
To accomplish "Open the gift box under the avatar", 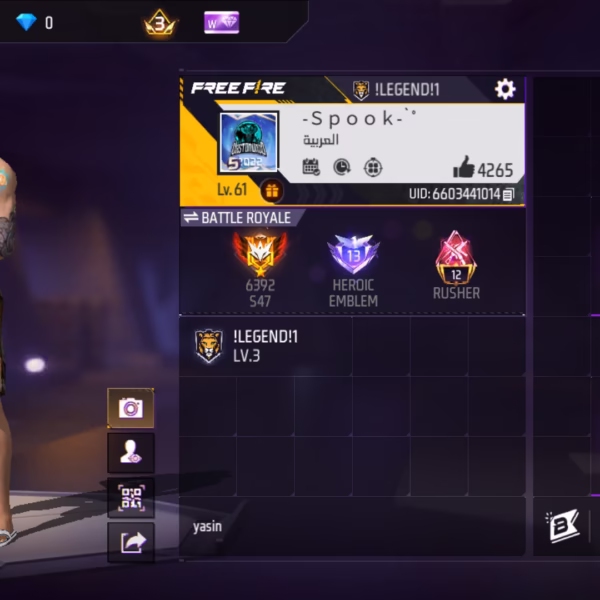I will tap(271, 190).
